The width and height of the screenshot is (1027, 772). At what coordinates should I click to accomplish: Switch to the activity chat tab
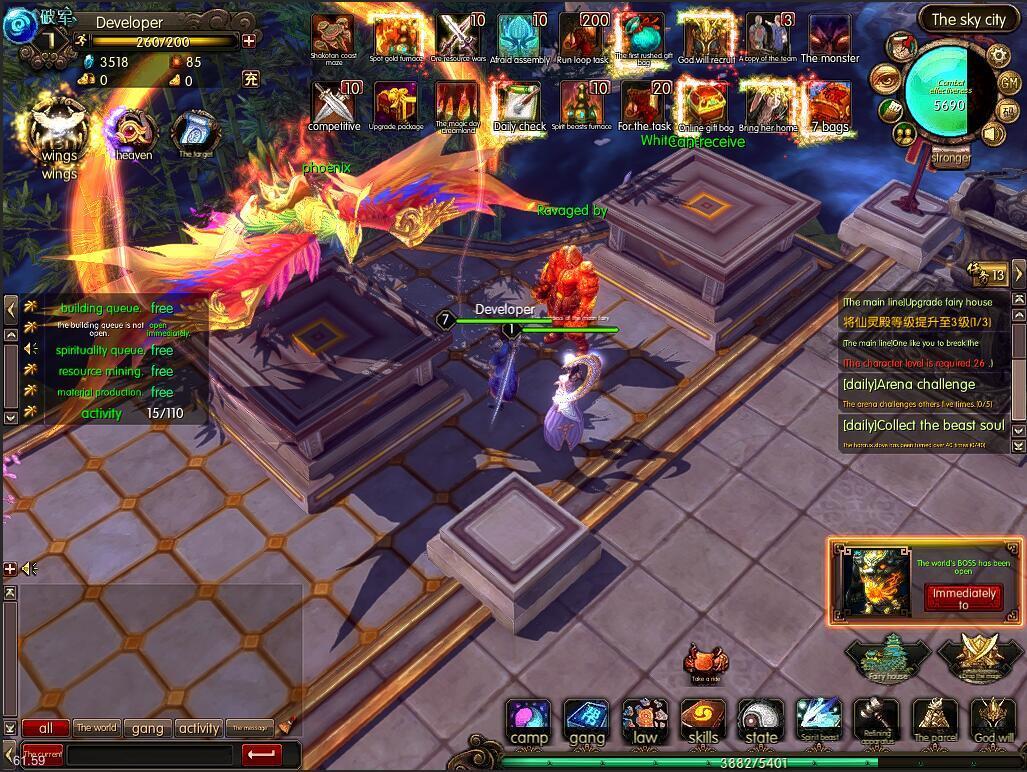pyautogui.click(x=199, y=728)
